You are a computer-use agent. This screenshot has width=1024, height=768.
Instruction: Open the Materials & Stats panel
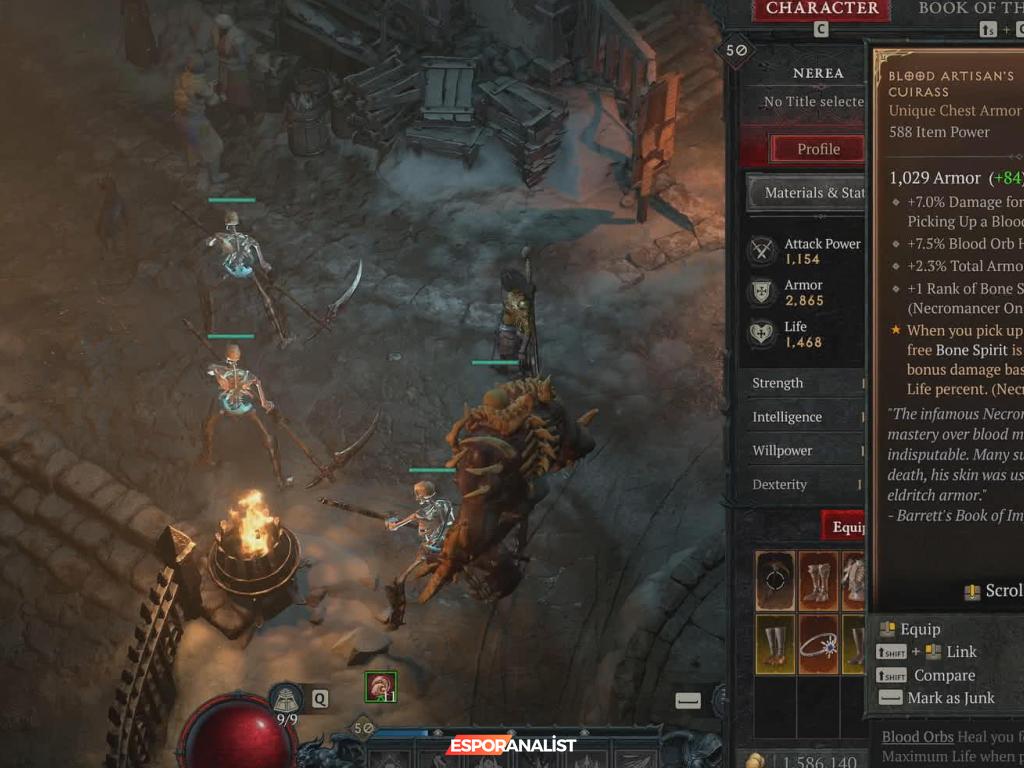(x=808, y=192)
